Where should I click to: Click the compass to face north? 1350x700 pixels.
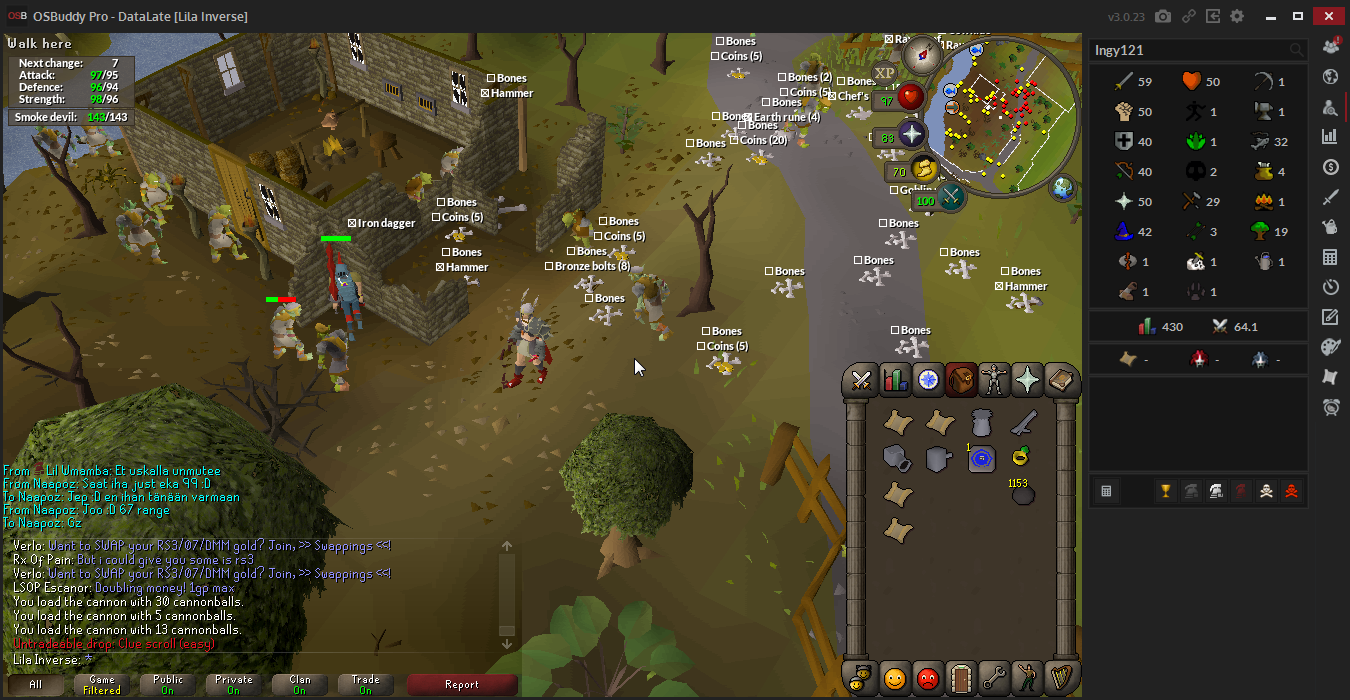923,55
